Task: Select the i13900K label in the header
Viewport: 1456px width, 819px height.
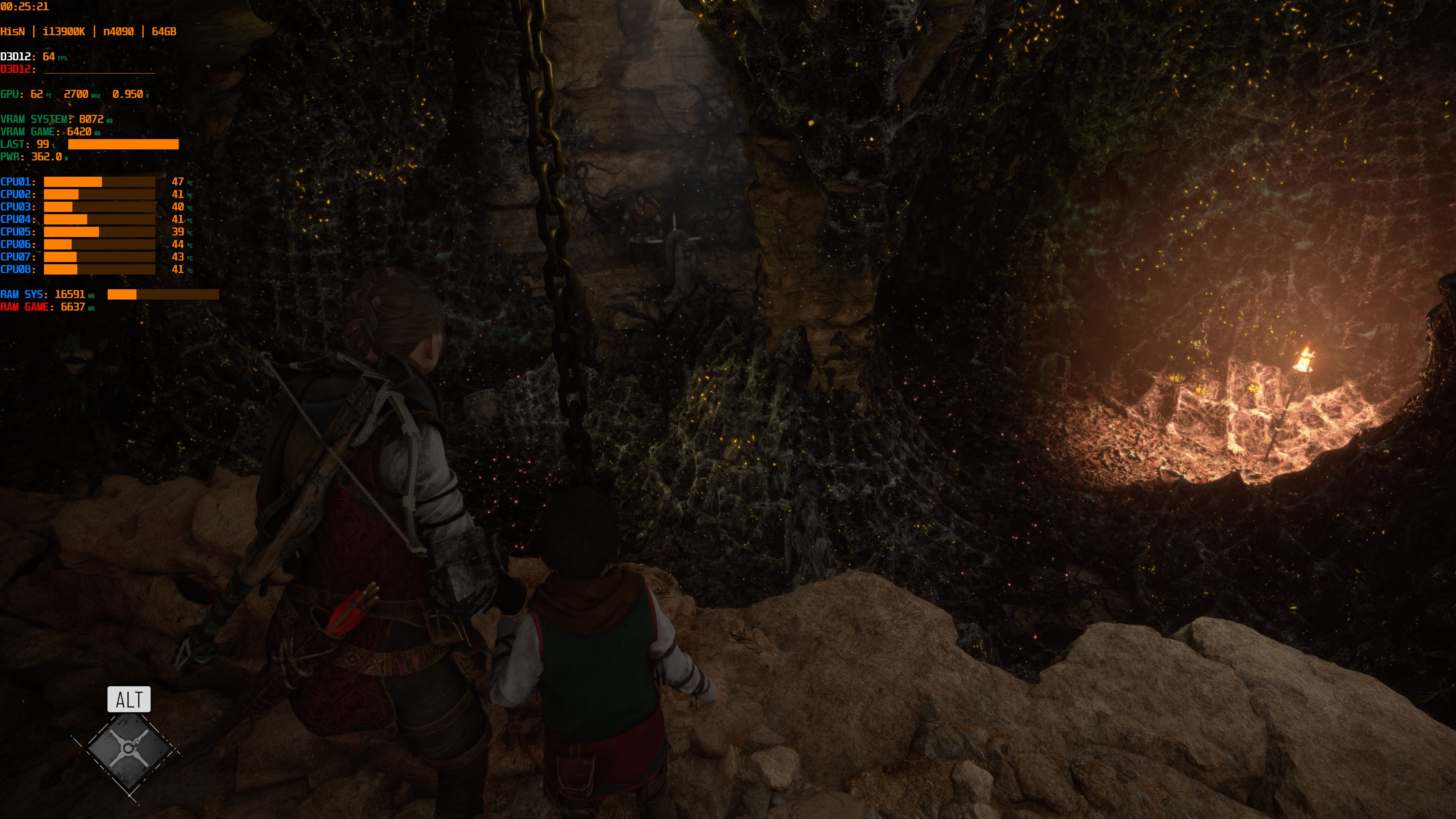Action: click(x=64, y=31)
